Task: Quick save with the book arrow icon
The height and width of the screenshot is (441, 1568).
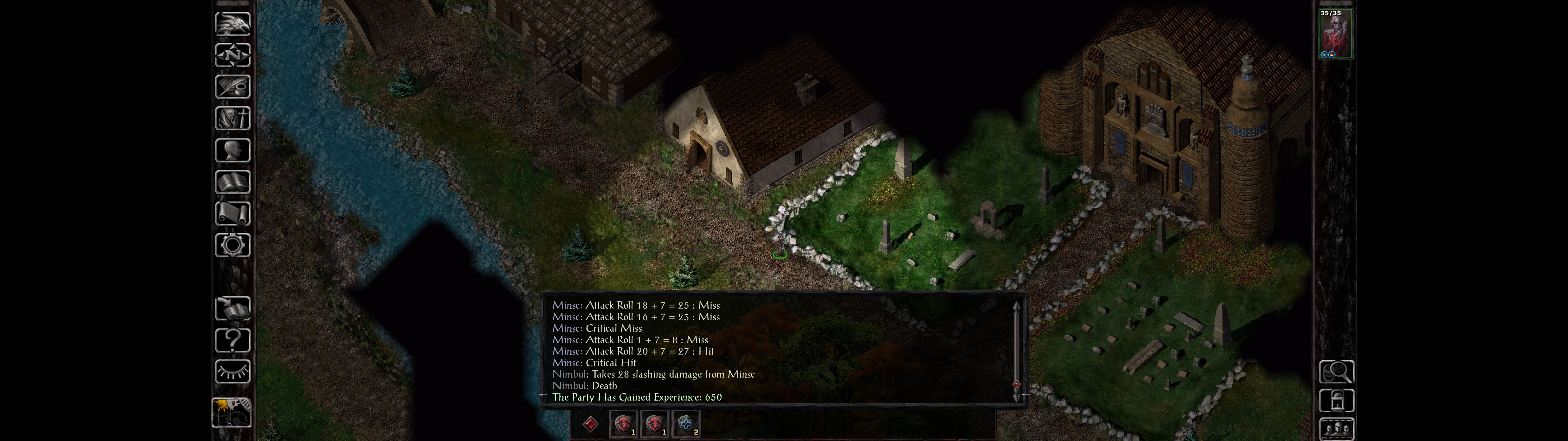Action: click(x=232, y=309)
